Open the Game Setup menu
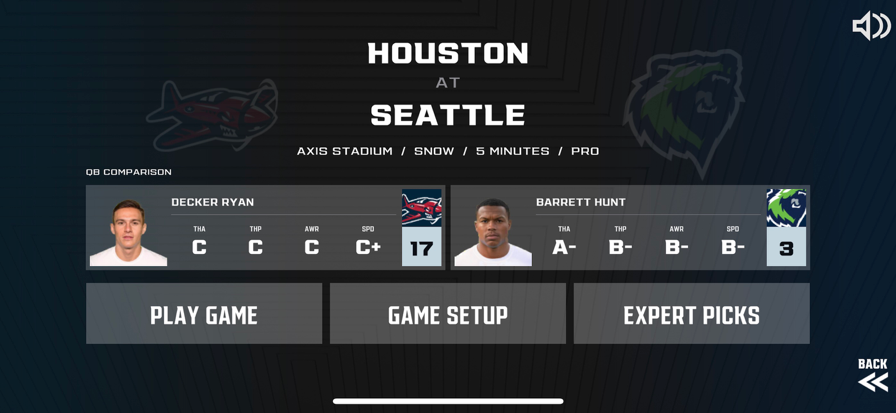The width and height of the screenshot is (896, 413). coord(448,314)
